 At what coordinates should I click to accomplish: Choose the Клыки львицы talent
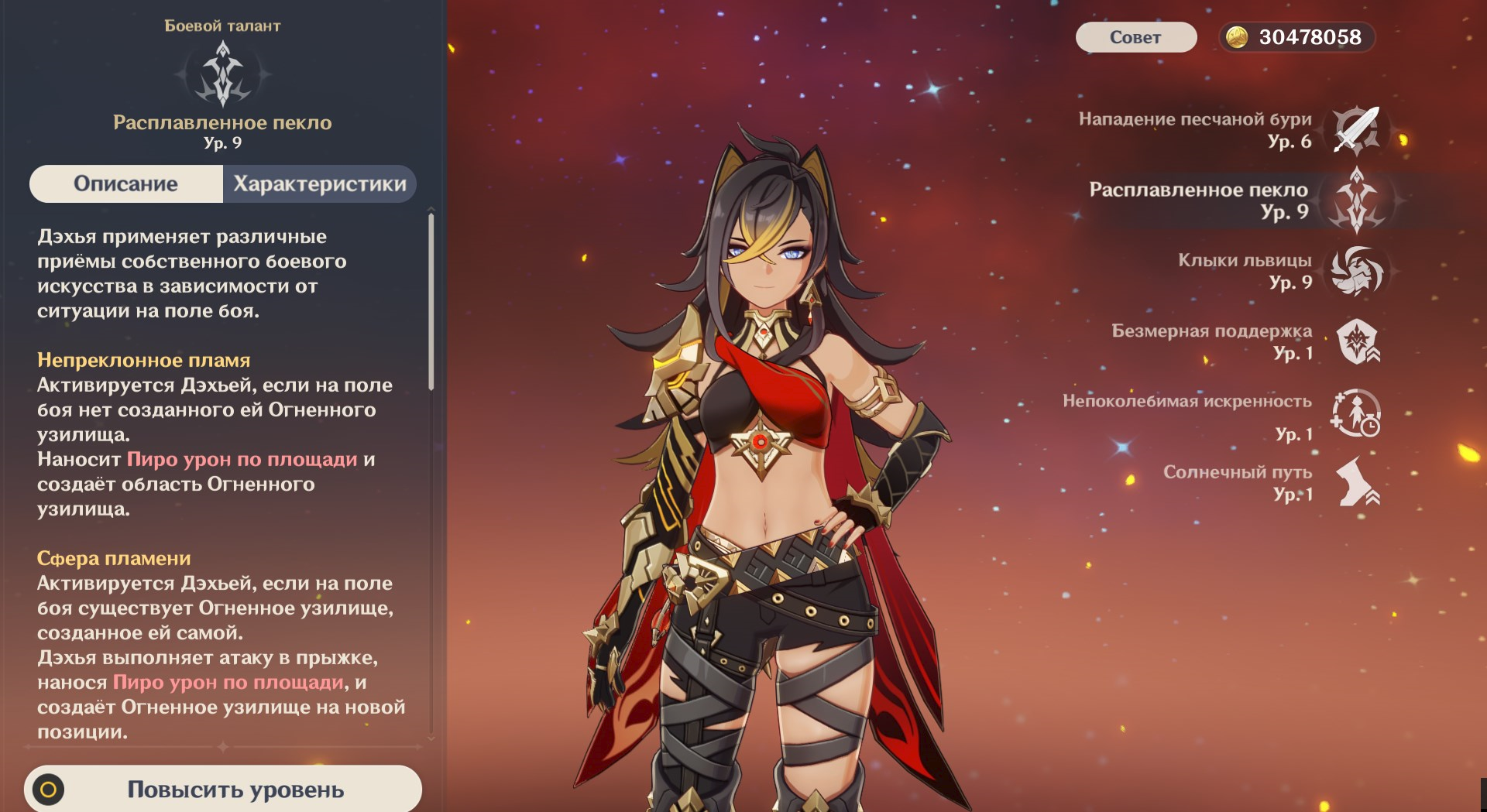[1355, 271]
